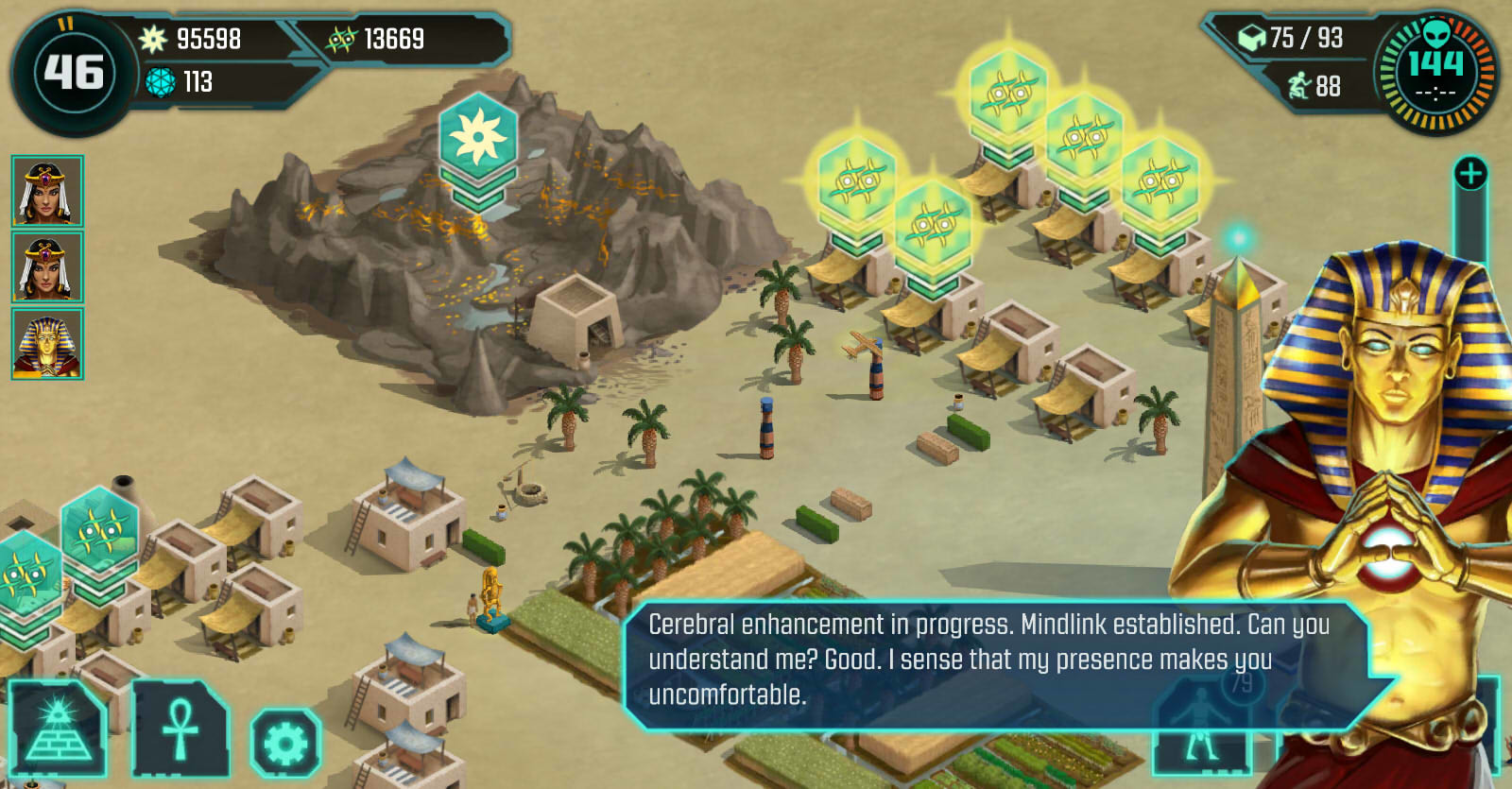The width and height of the screenshot is (1512, 789).
Task: Click the cube storage icon showing 75/93
Action: (1250, 36)
